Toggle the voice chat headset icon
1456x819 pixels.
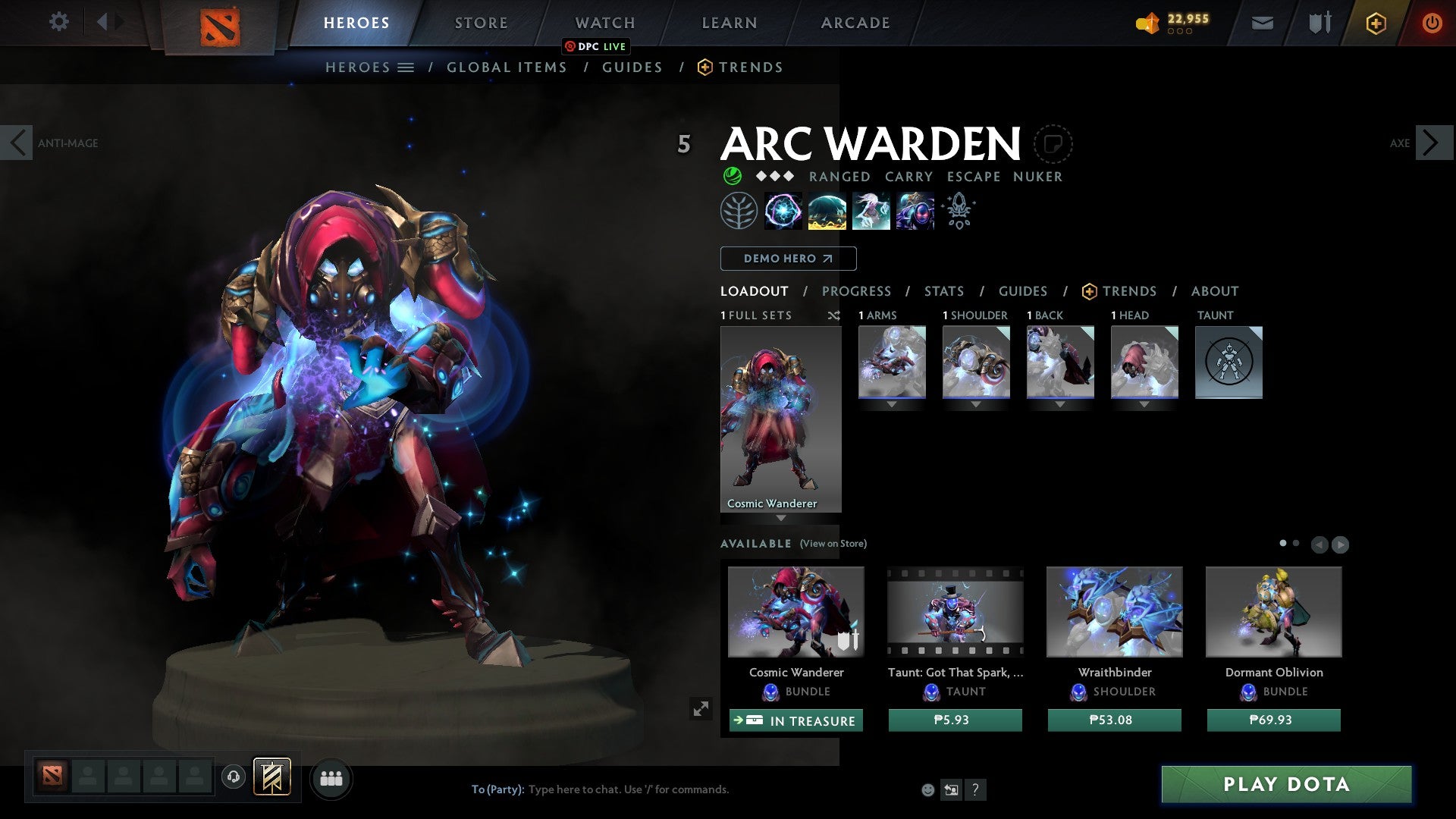coord(234,778)
